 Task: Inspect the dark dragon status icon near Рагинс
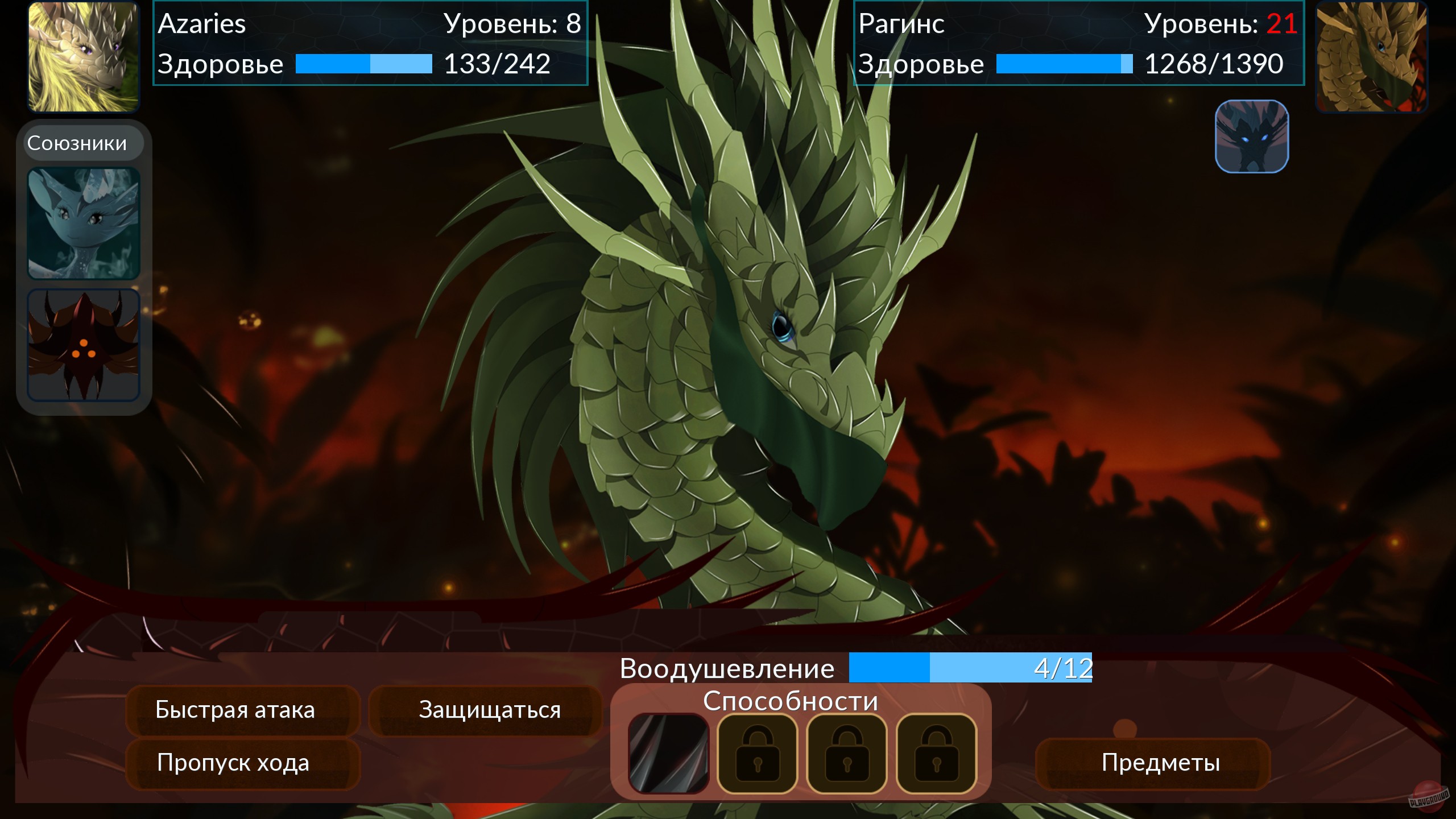click(x=1251, y=136)
